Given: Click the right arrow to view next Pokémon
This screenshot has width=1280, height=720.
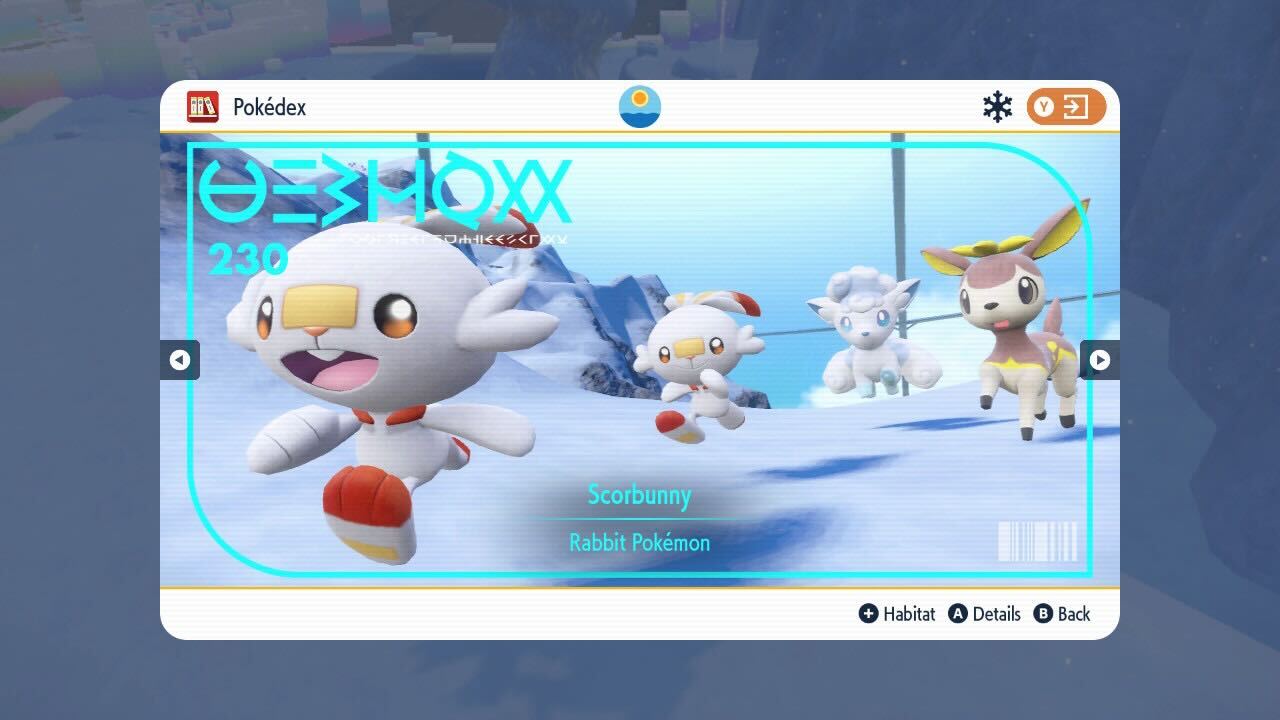Looking at the screenshot, I should click(x=1099, y=360).
